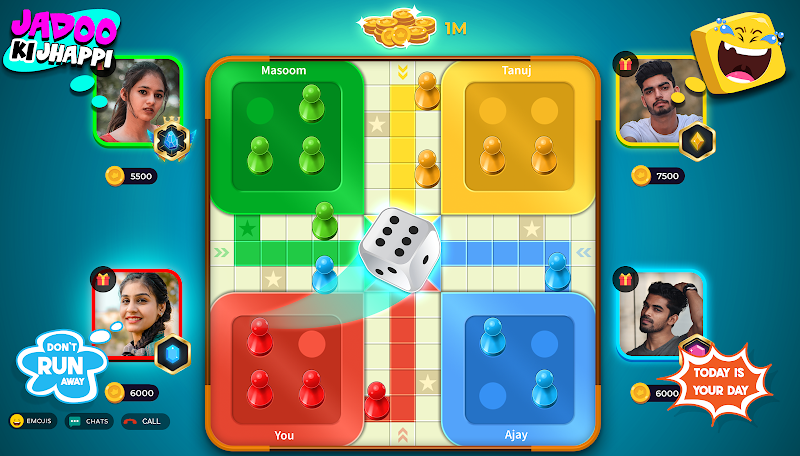The width and height of the screenshot is (800, 456).
Task: Select the blue token on the board's right edge
Action: [557, 270]
